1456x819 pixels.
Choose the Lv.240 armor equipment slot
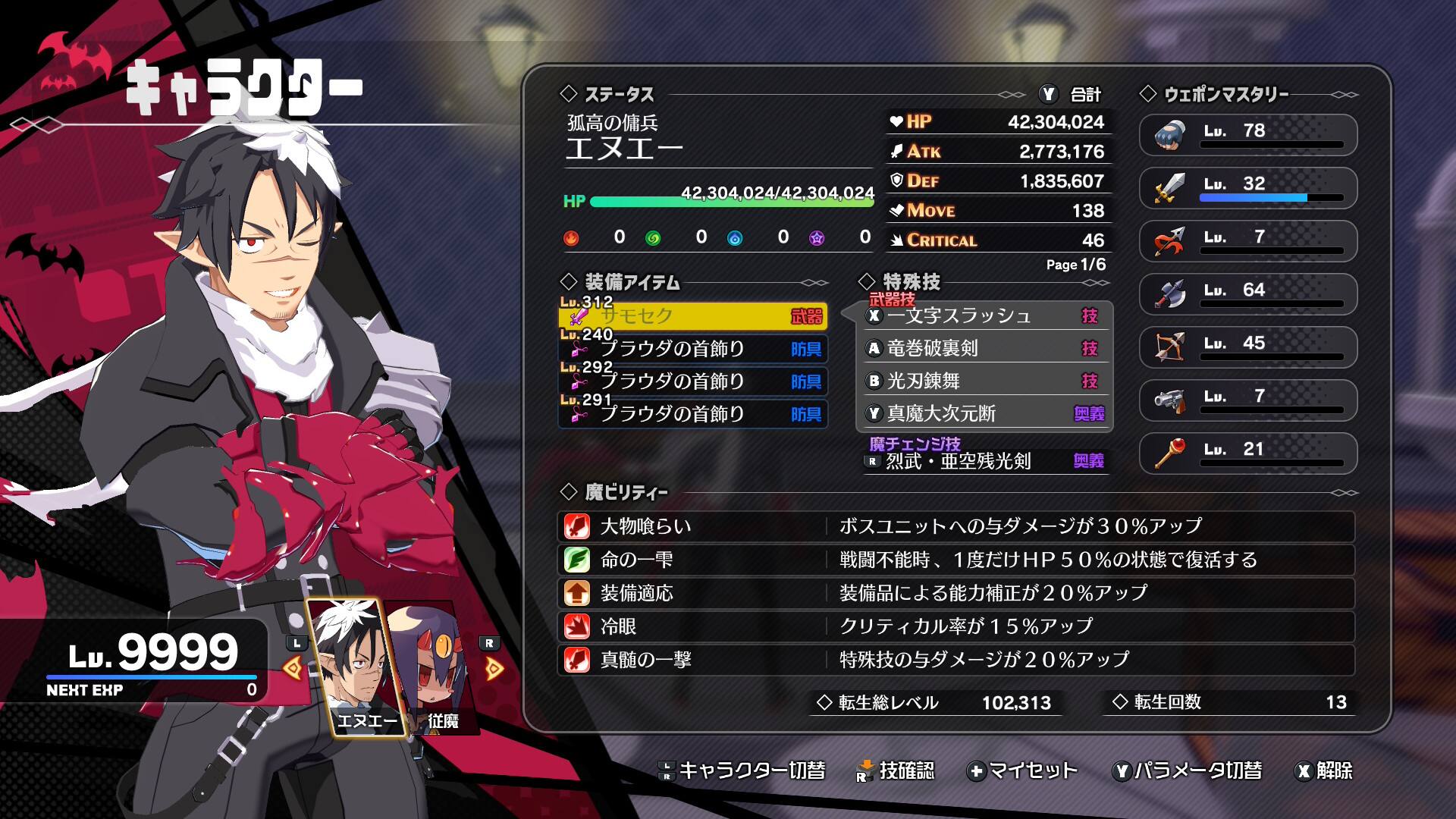click(x=692, y=349)
